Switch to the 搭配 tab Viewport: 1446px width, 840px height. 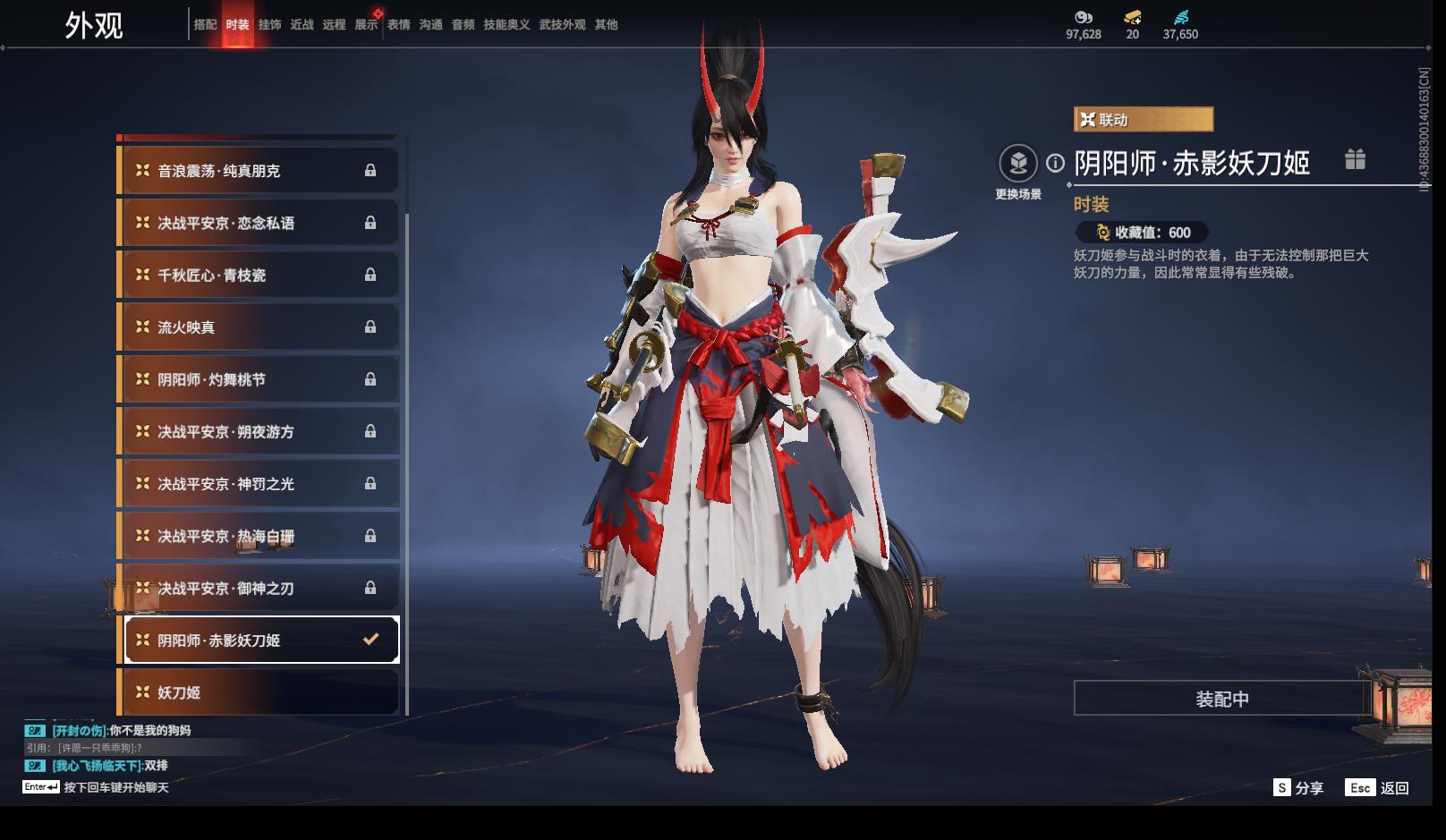(205, 25)
